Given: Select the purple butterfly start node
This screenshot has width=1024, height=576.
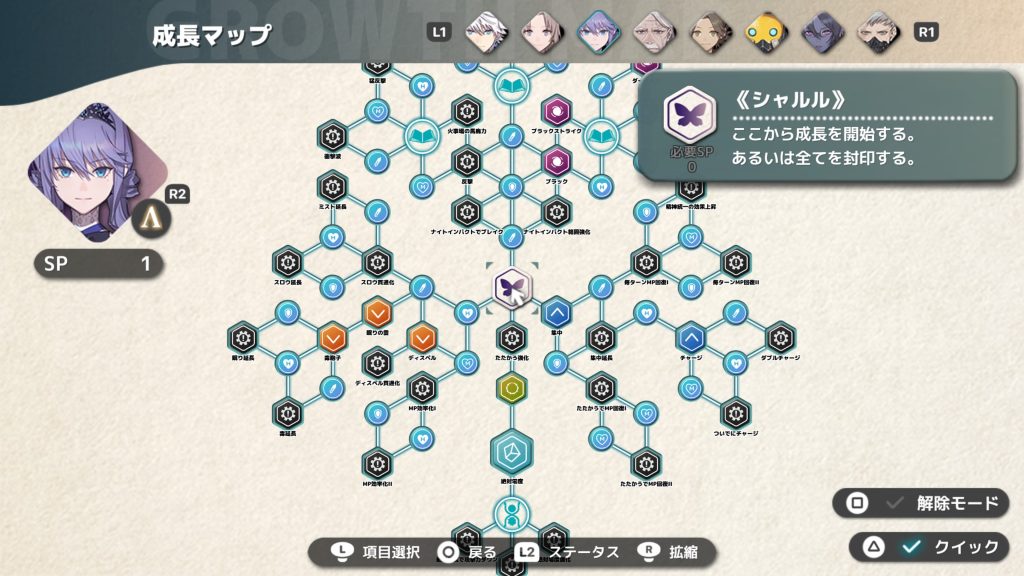Looking at the screenshot, I should pyautogui.click(x=511, y=288).
